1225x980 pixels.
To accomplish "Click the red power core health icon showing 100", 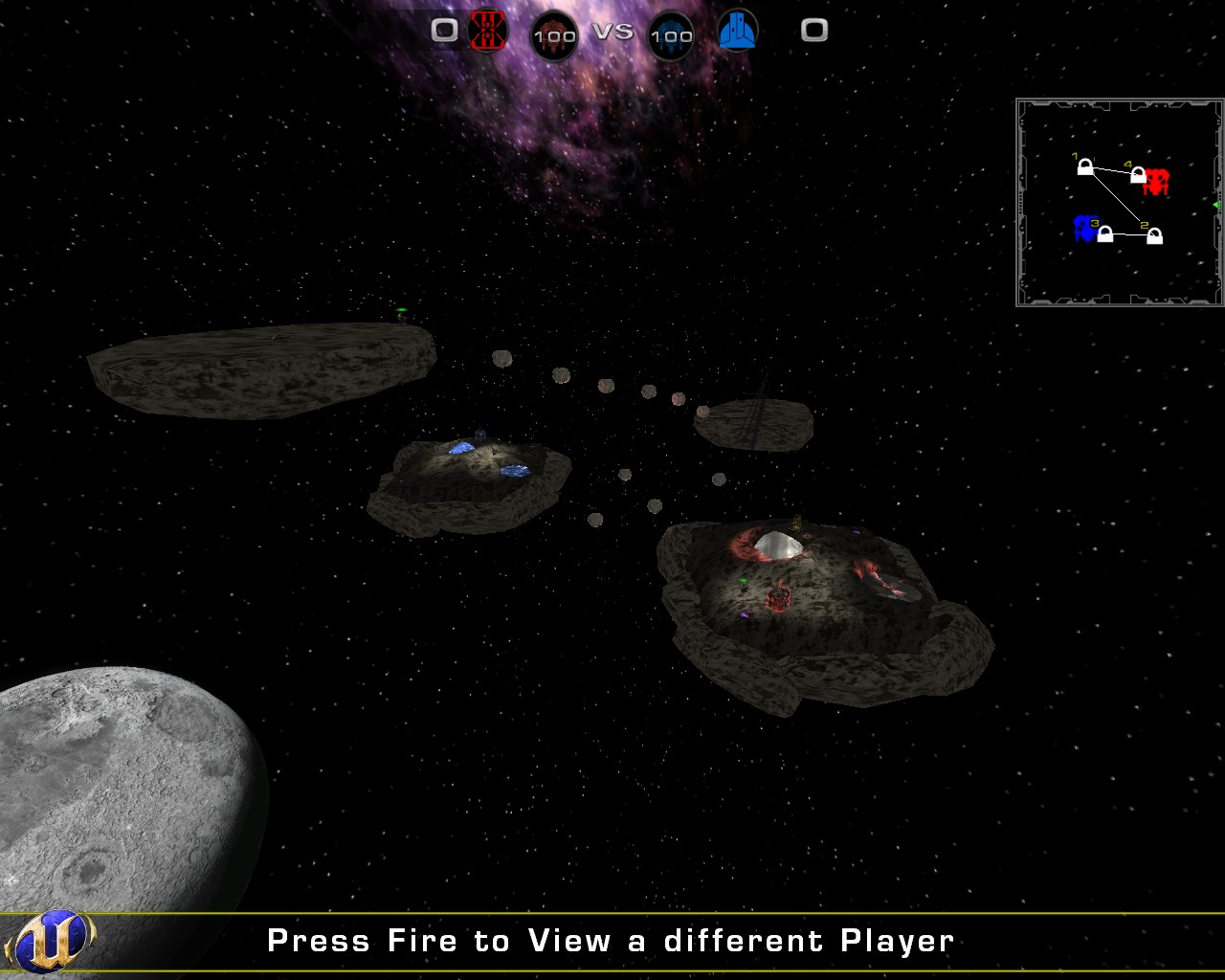I will (554, 34).
